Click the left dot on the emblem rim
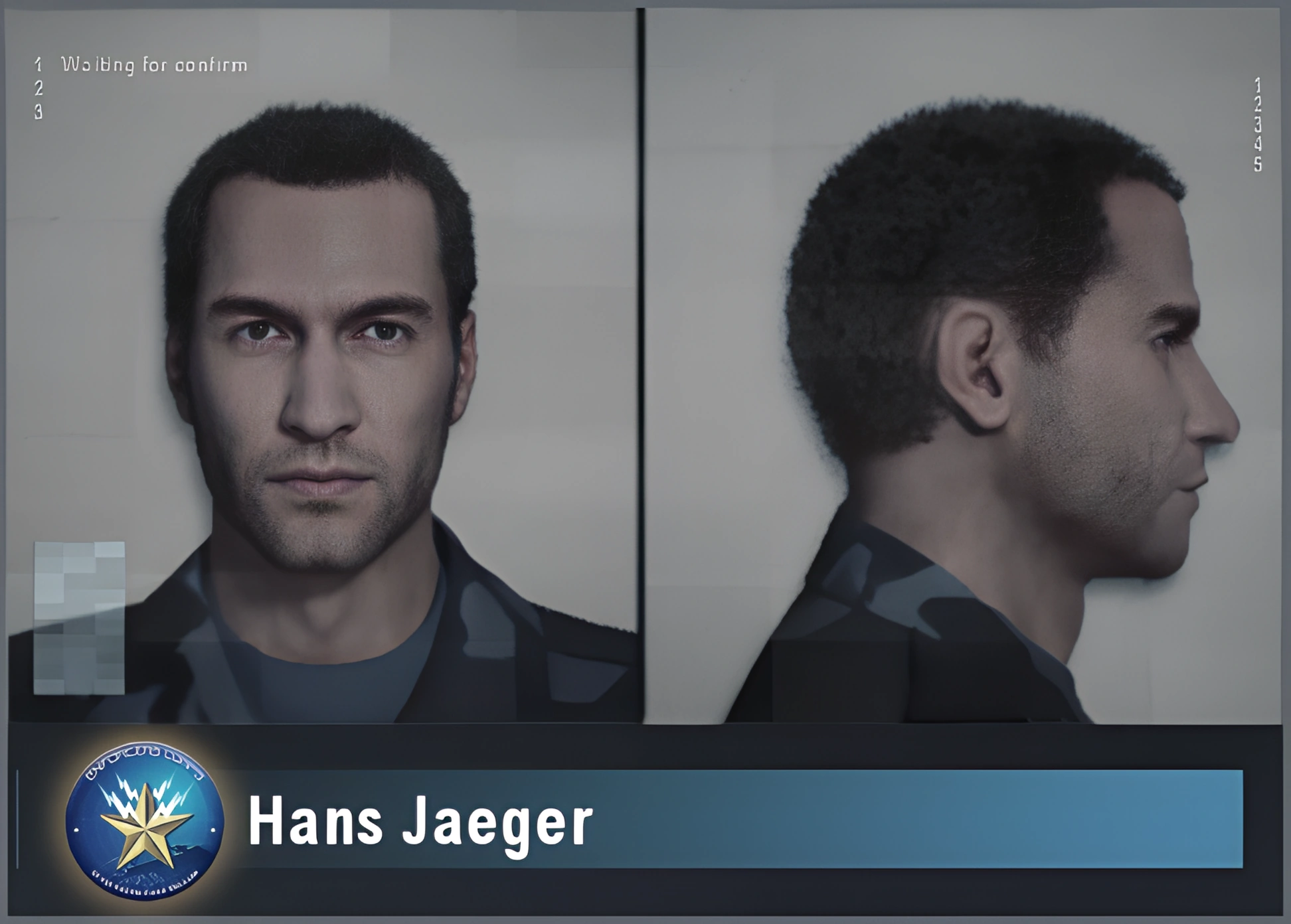Viewport: 1291px width, 924px height. point(76,830)
